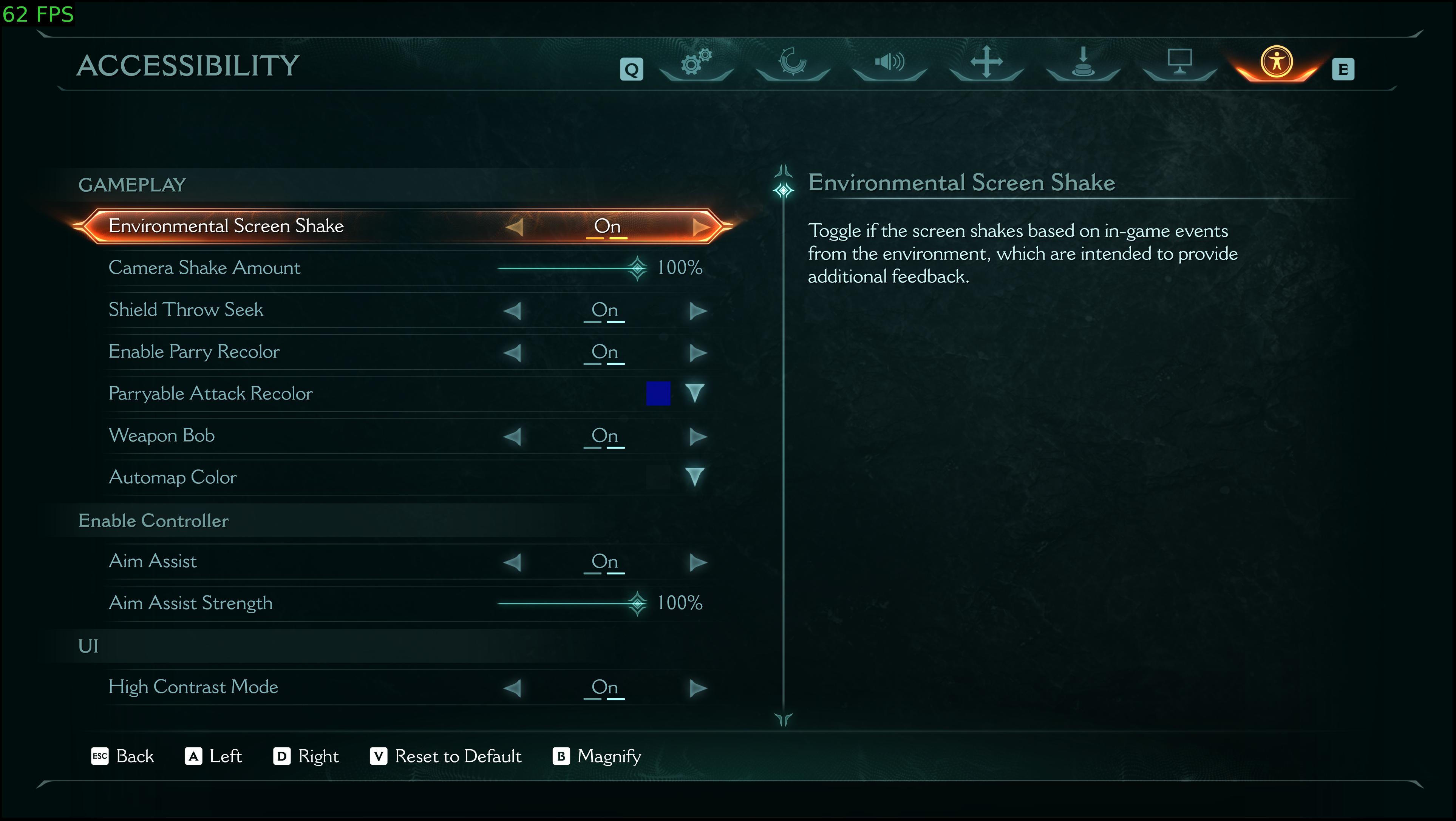Open the gears settings tab

coord(696,62)
